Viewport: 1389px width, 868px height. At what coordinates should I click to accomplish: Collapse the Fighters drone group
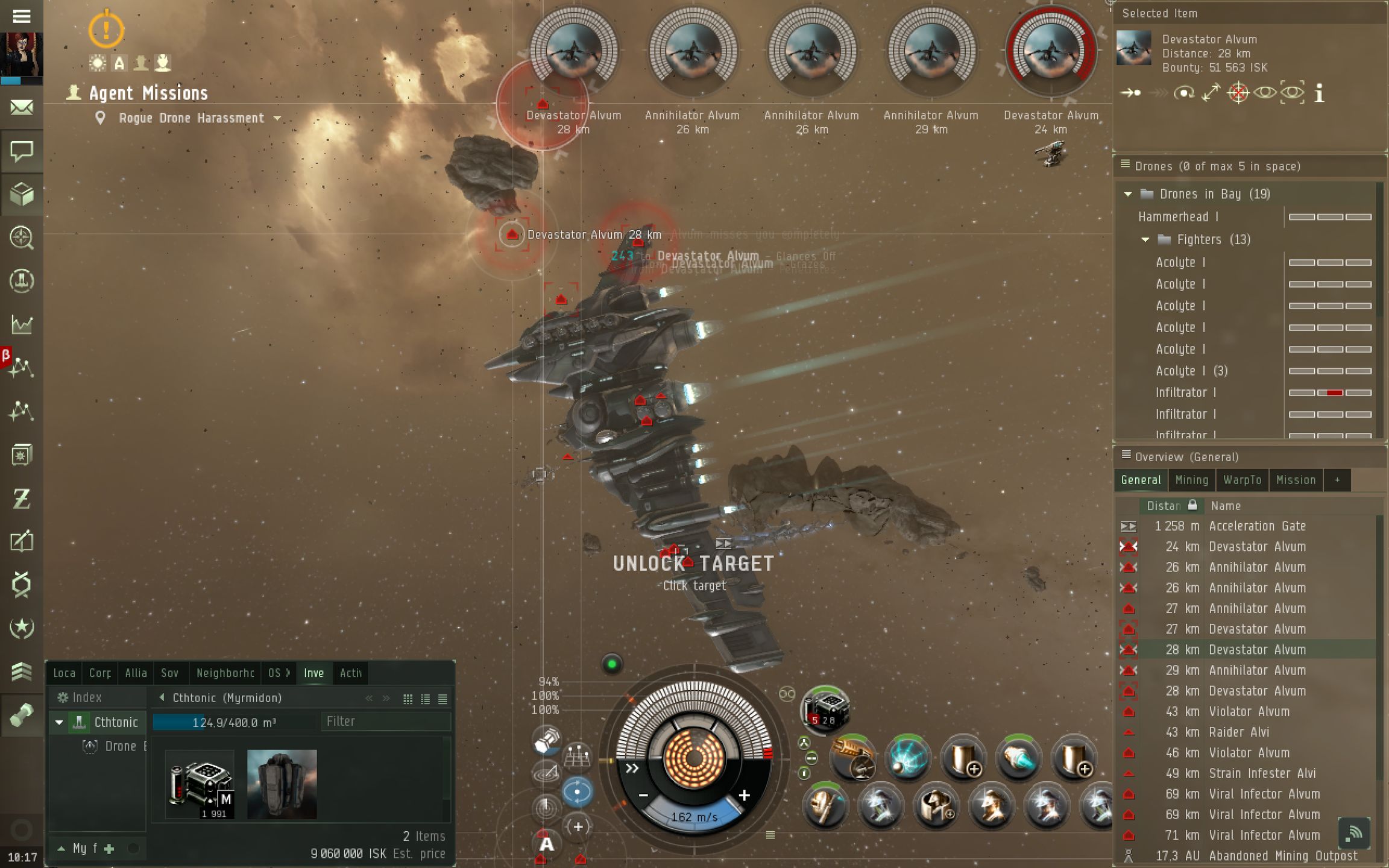click(1145, 240)
